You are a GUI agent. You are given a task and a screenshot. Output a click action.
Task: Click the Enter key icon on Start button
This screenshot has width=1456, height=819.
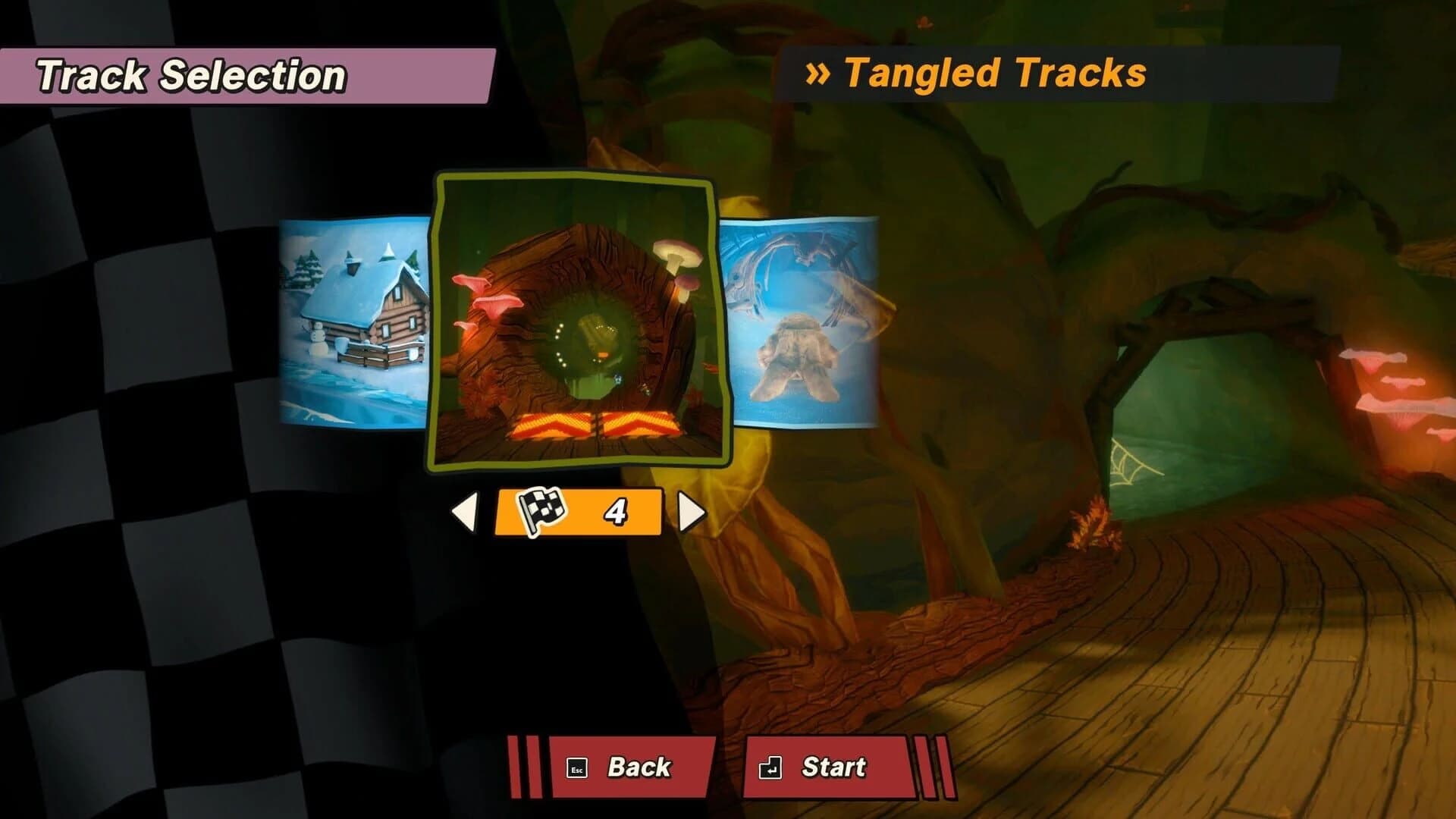coord(770,768)
